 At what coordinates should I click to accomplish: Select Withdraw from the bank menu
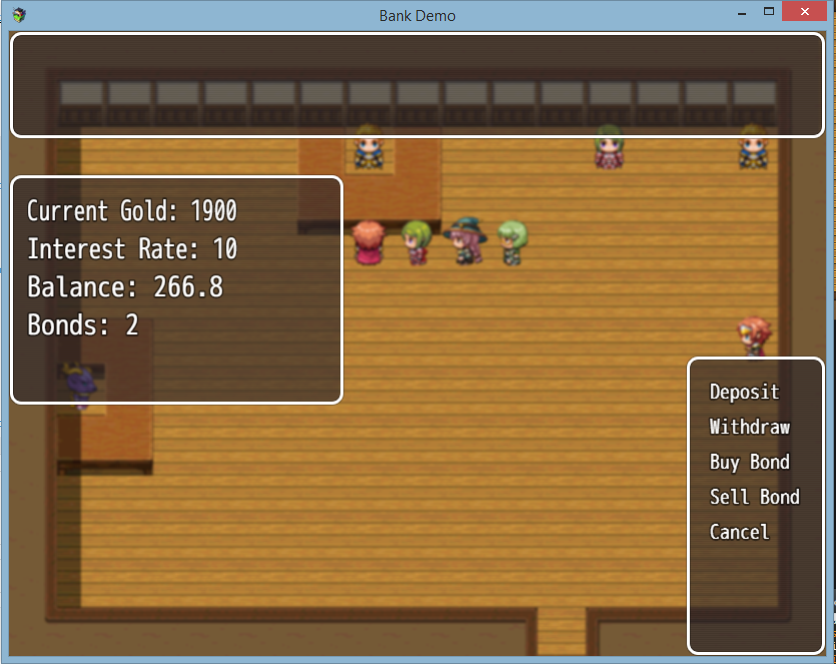750,427
